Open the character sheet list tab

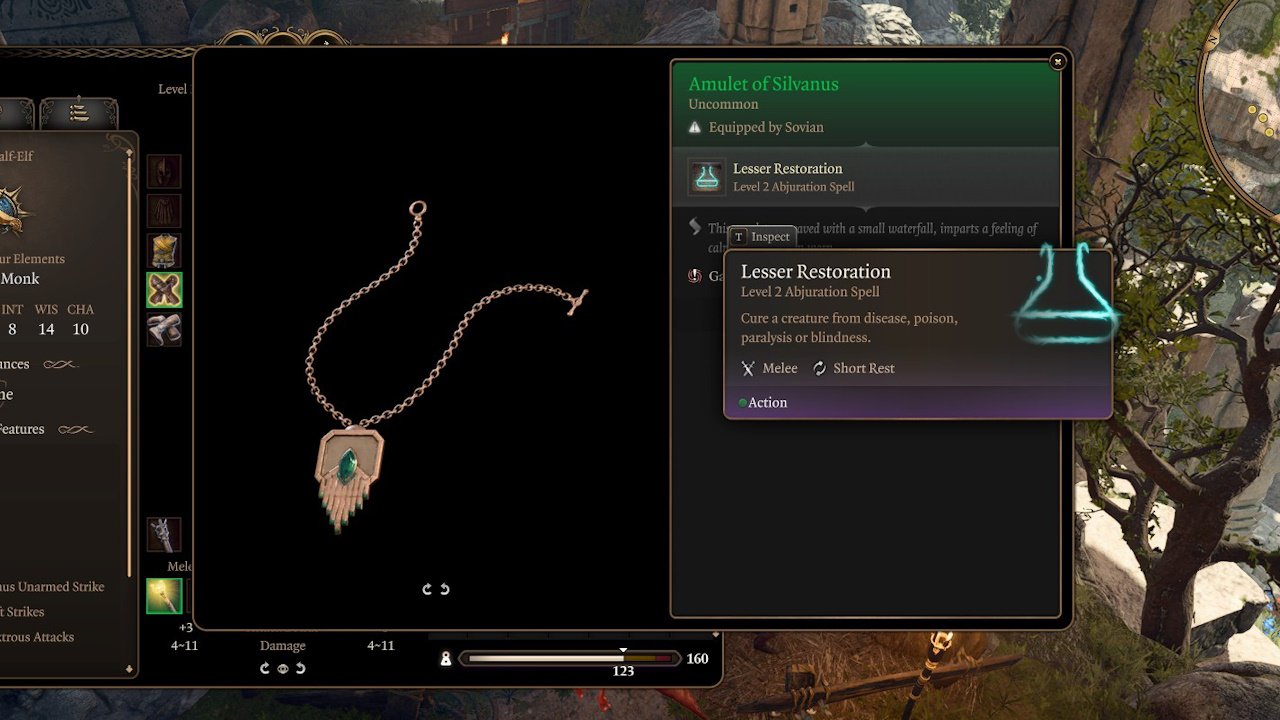(79, 113)
